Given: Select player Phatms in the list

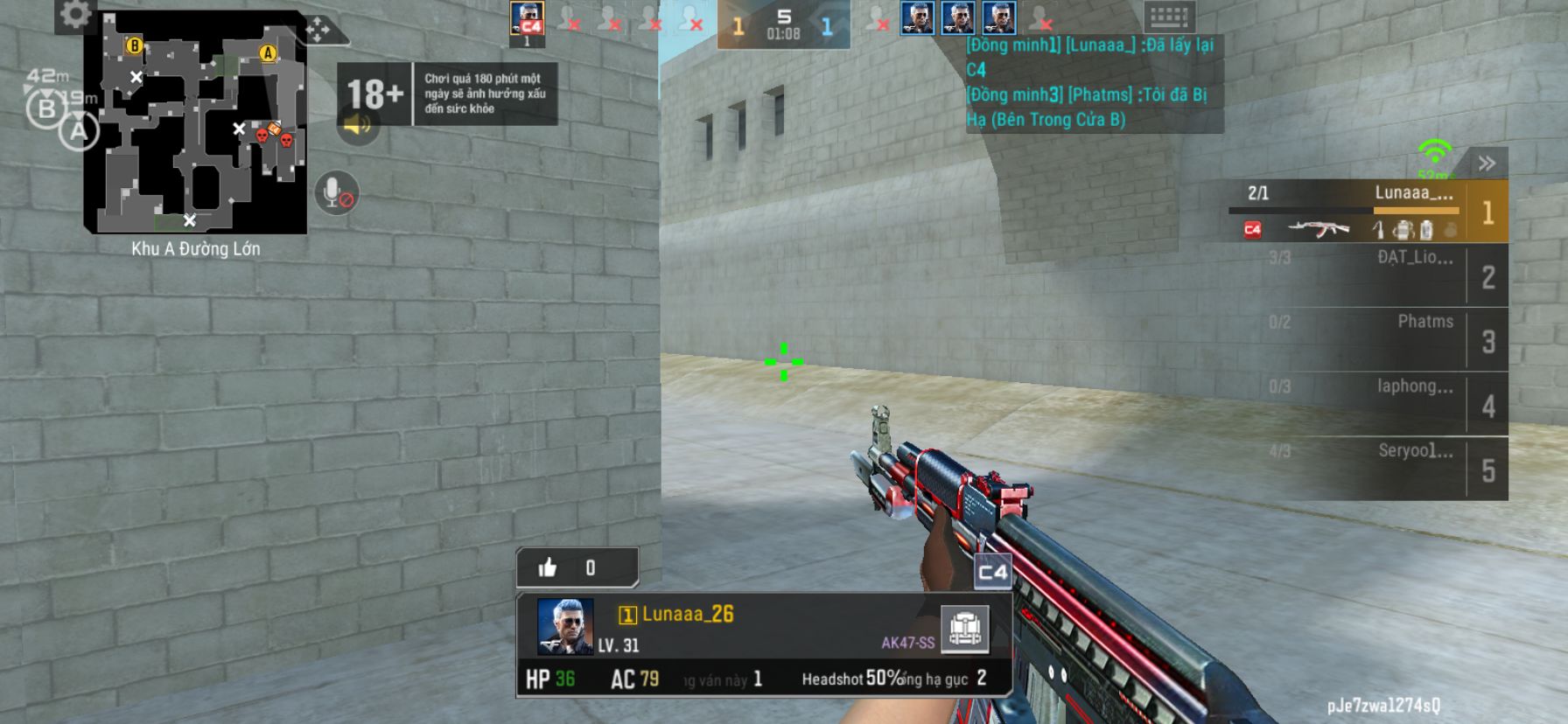Looking at the screenshot, I should point(1368,339).
